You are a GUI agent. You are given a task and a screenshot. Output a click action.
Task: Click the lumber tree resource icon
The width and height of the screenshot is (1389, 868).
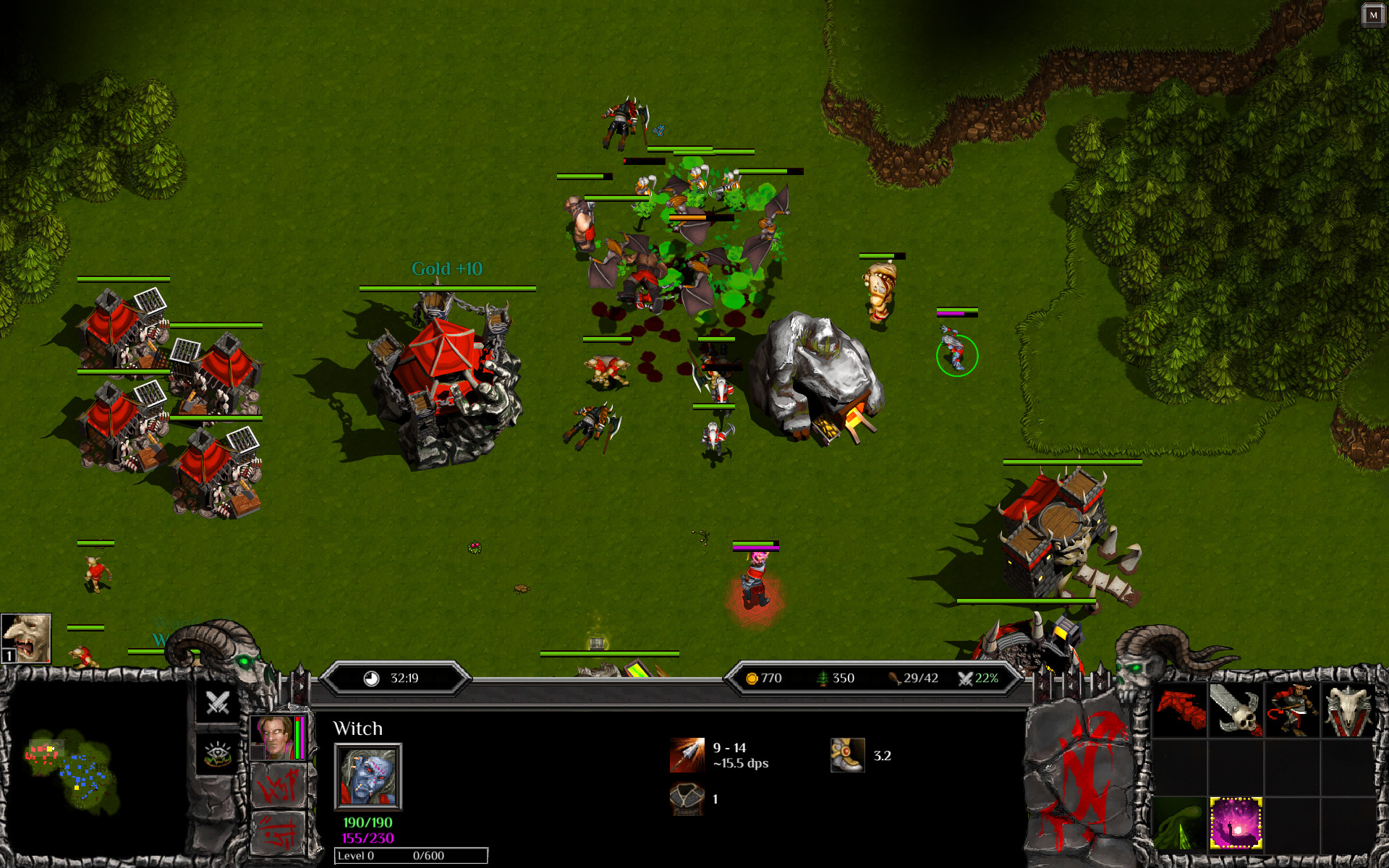click(821, 678)
